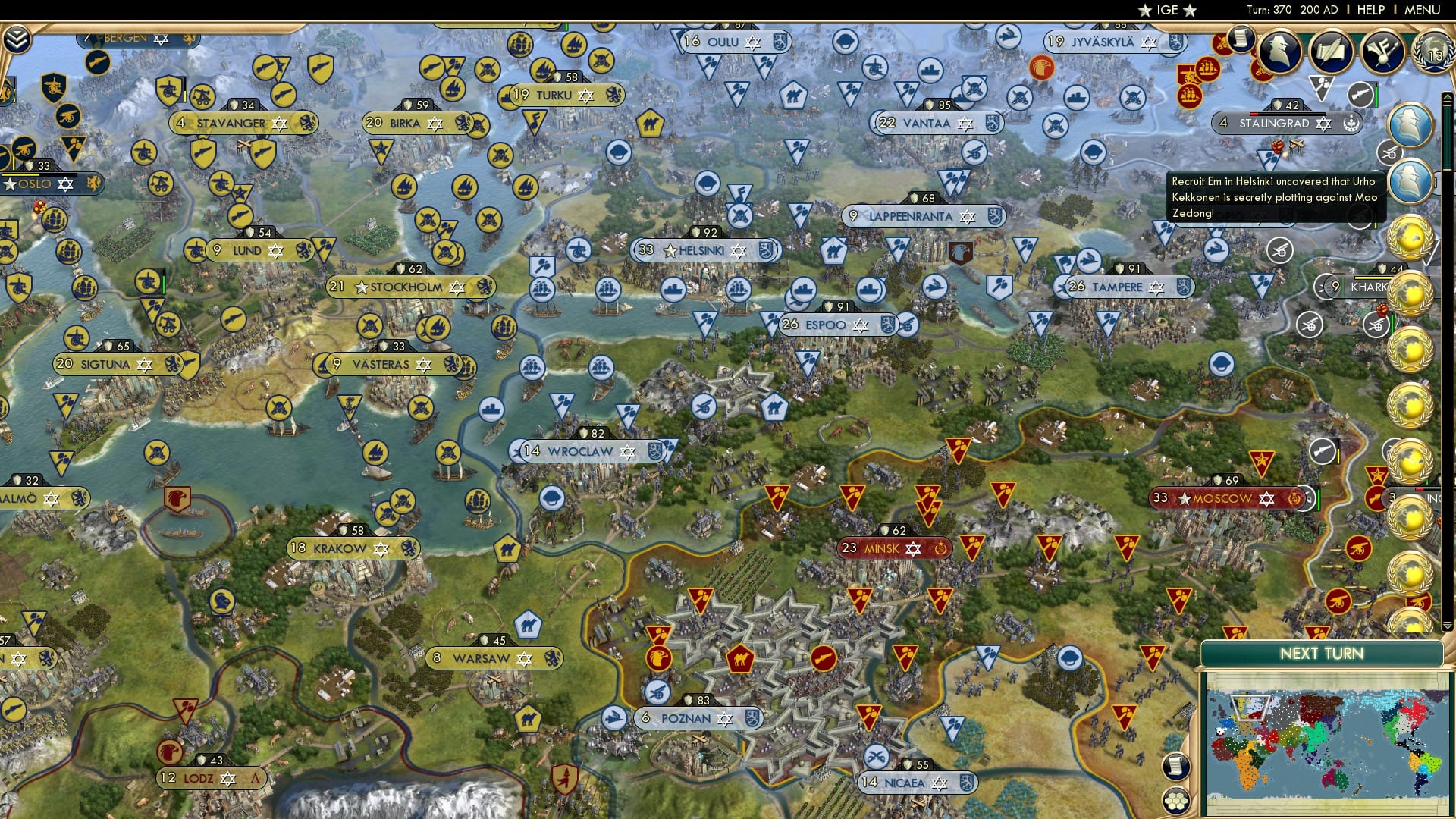1456x819 pixels.
Task: Click the winged herald notification icon
Action: pyautogui.click(x=1385, y=52)
